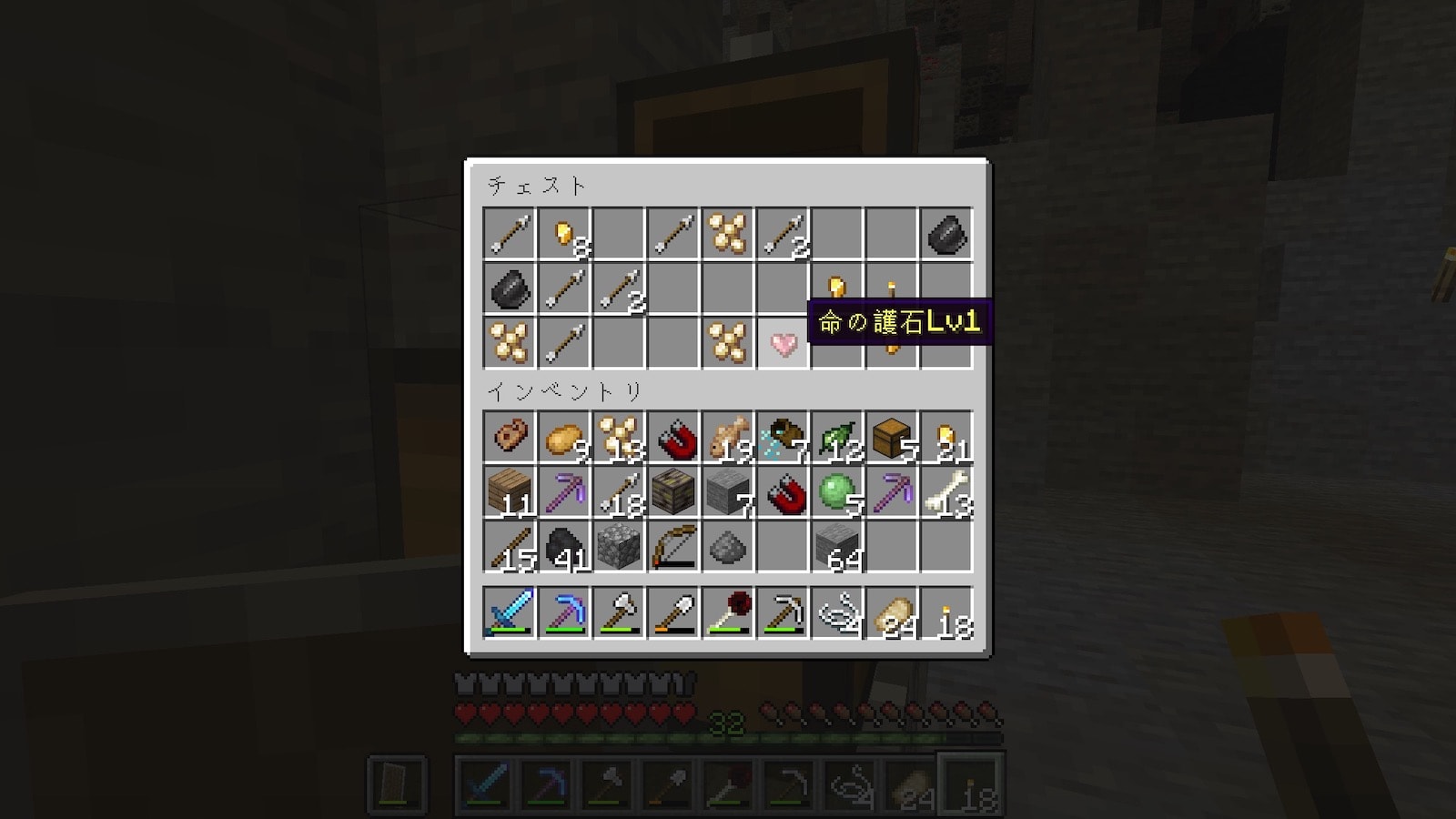Select the stack of 15 sticks
The image size is (1456, 819).
click(x=510, y=546)
